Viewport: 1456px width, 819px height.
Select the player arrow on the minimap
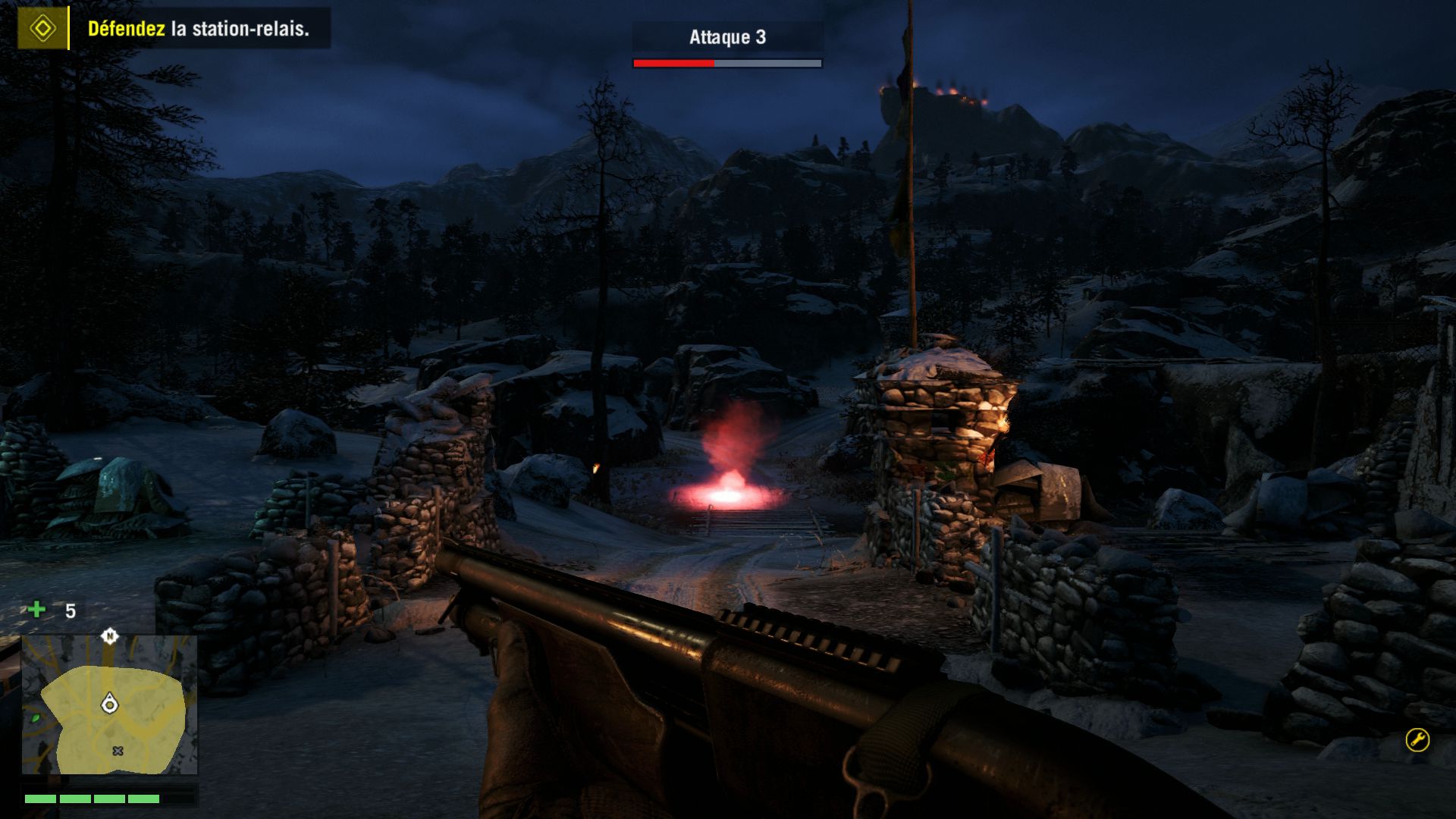[110, 704]
